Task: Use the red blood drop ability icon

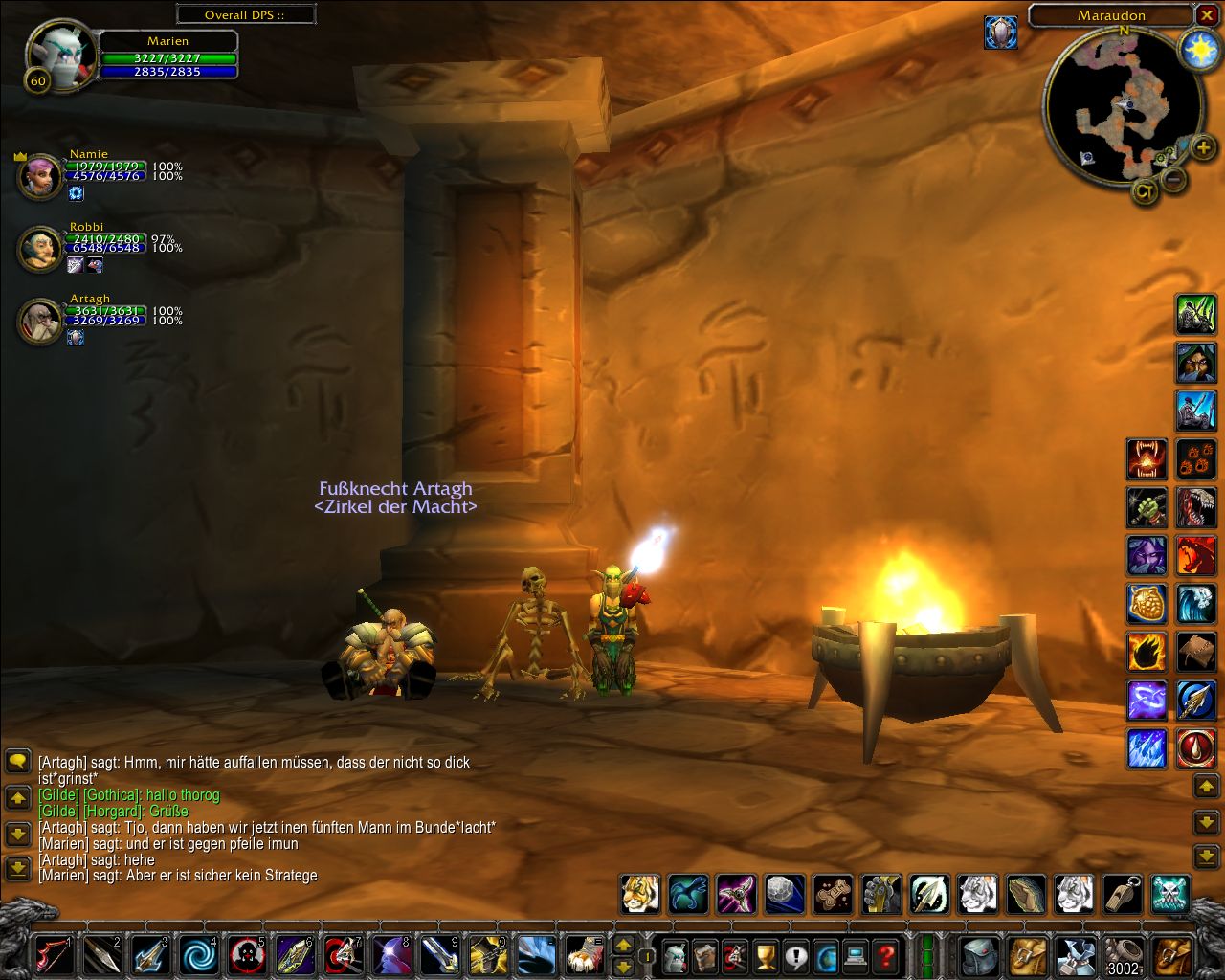Action: pos(1196,747)
